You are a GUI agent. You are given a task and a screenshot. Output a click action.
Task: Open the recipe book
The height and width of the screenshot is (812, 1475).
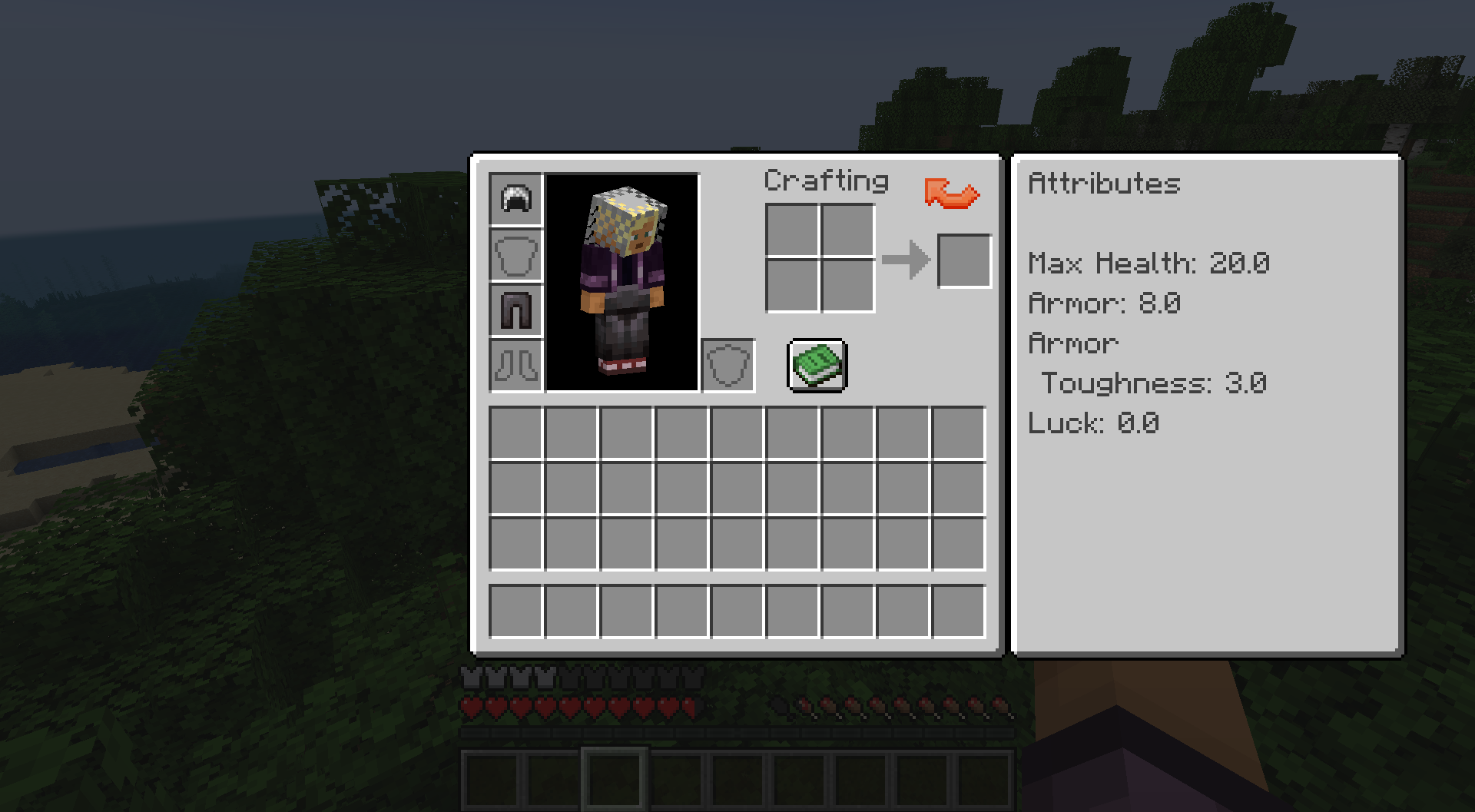coord(817,365)
